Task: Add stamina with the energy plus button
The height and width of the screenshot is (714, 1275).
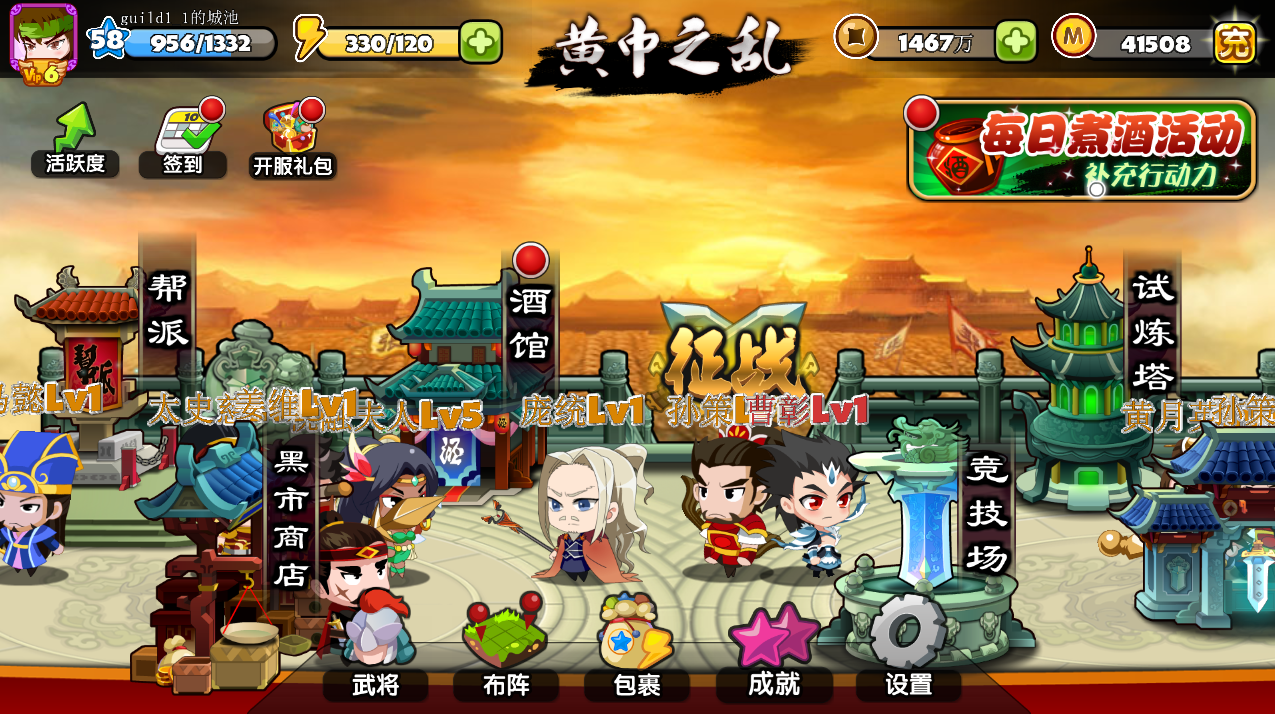Action: (480, 42)
